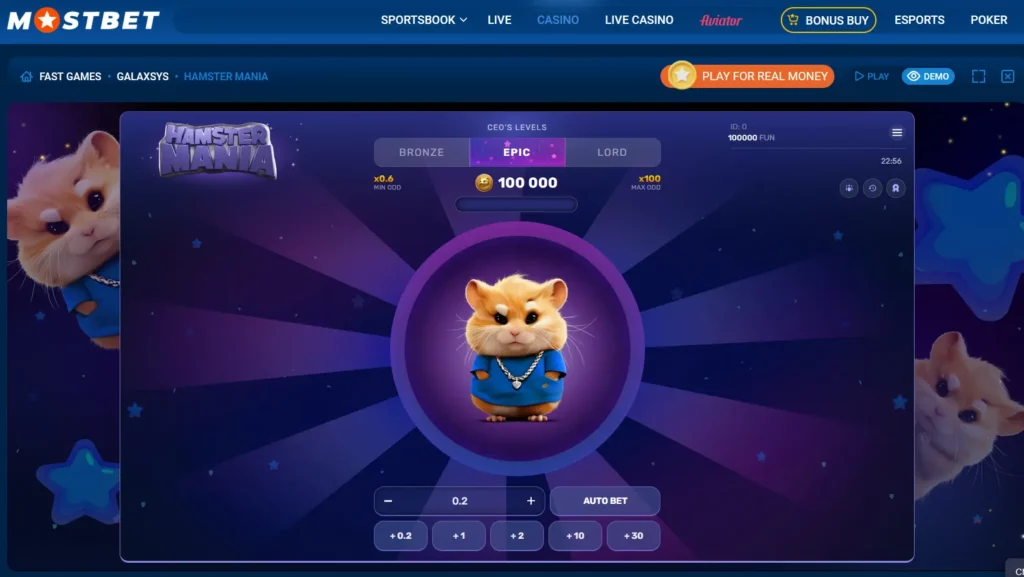This screenshot has width=1024, height=577.
Task: Add +1 to the bet
Action: click(x=459, y=536)
